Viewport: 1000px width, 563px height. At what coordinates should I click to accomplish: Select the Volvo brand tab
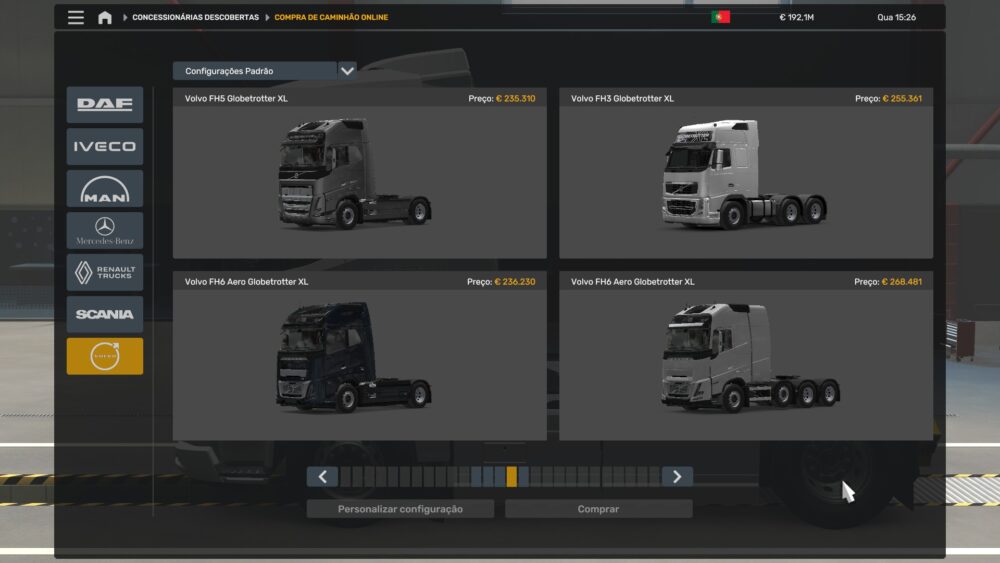pos(105,356)
